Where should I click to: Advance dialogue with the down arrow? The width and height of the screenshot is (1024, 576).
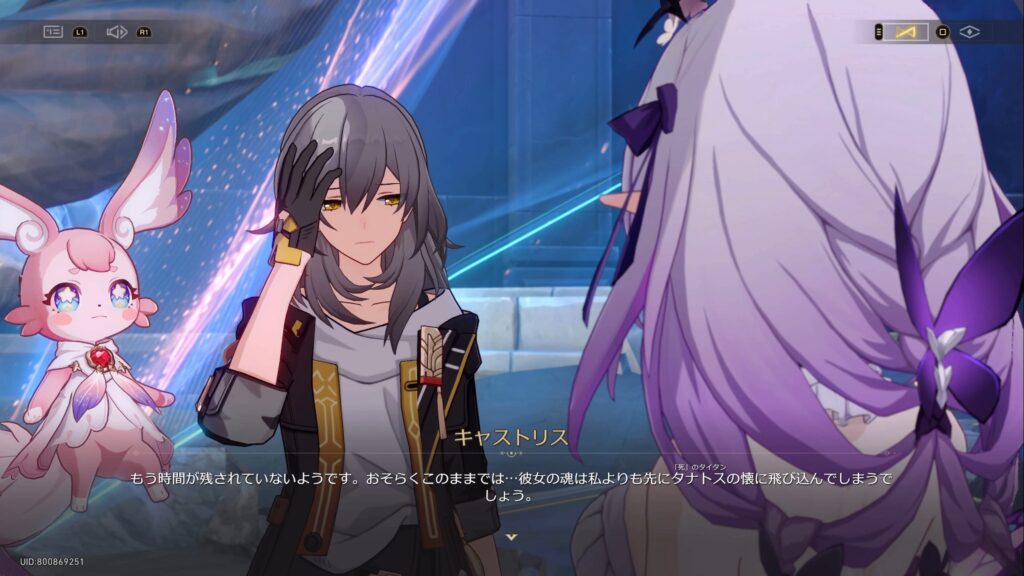click(512, 537)
